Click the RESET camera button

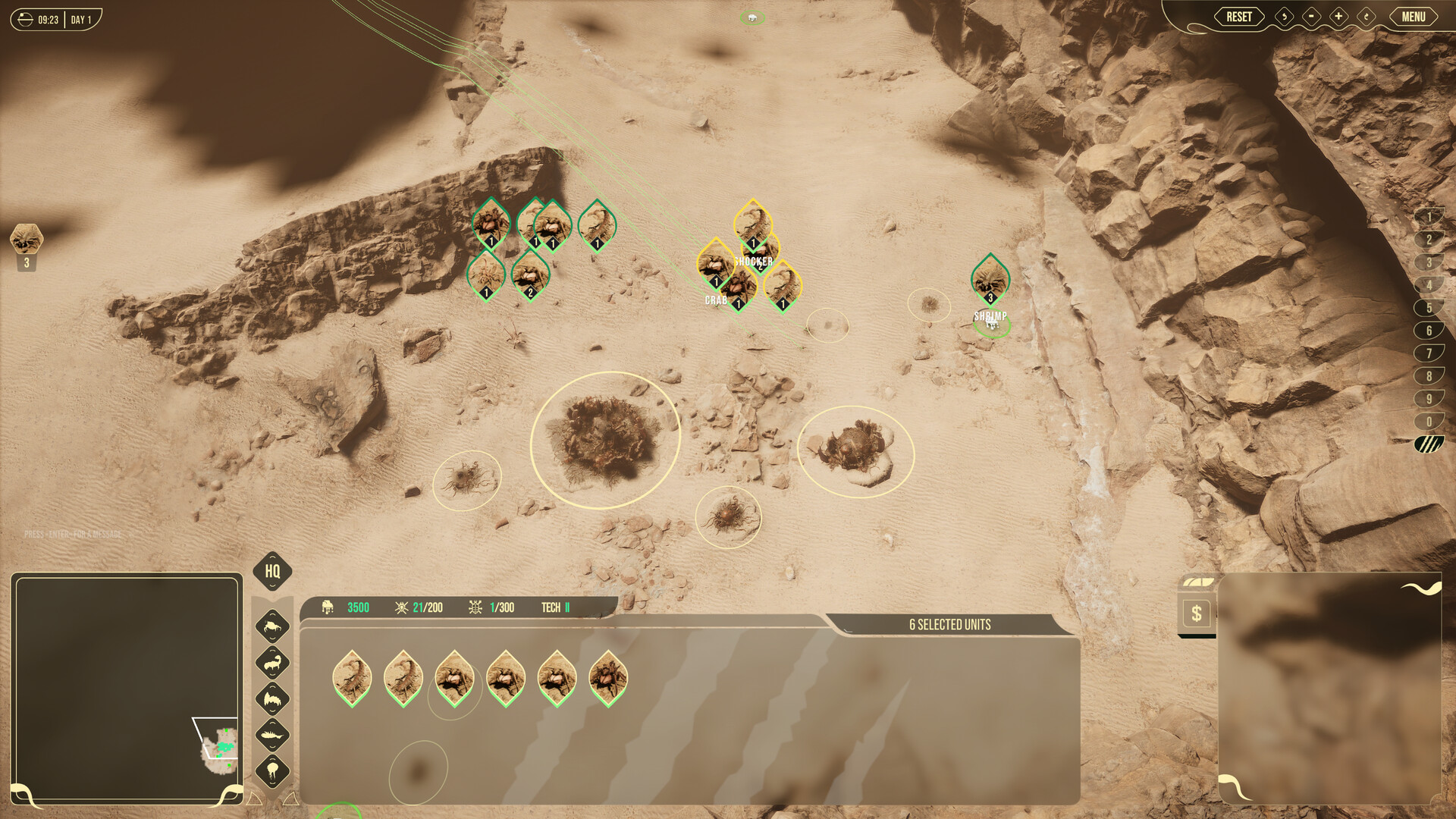[1239, 17]
